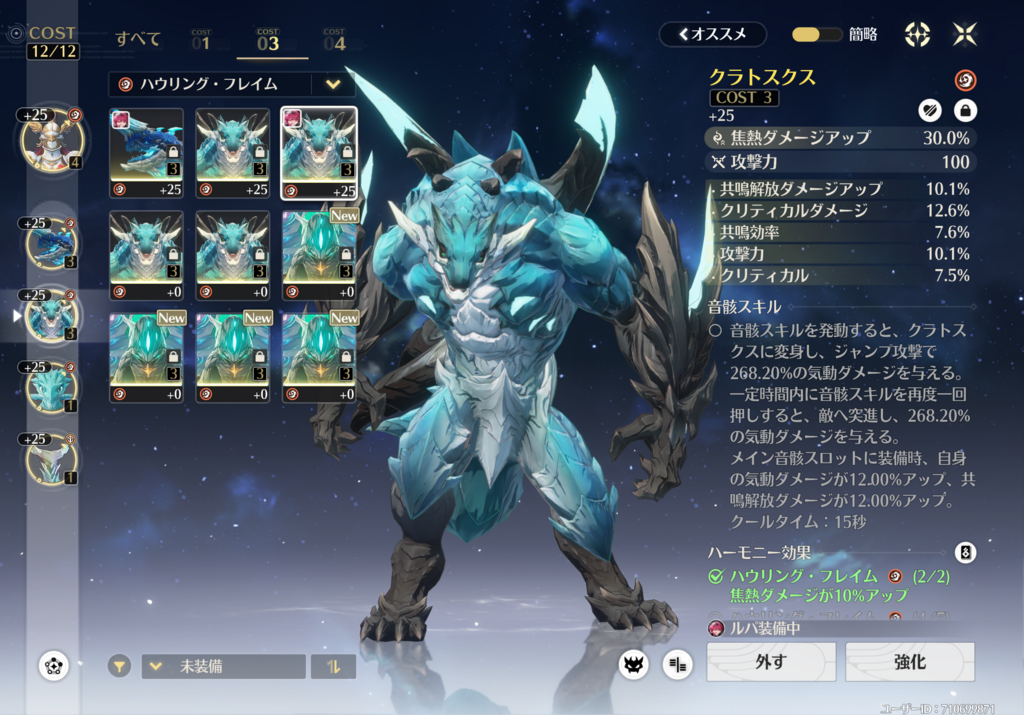Switch to the すべて tab
The image size is (1024, 715).
pos(138,39)
